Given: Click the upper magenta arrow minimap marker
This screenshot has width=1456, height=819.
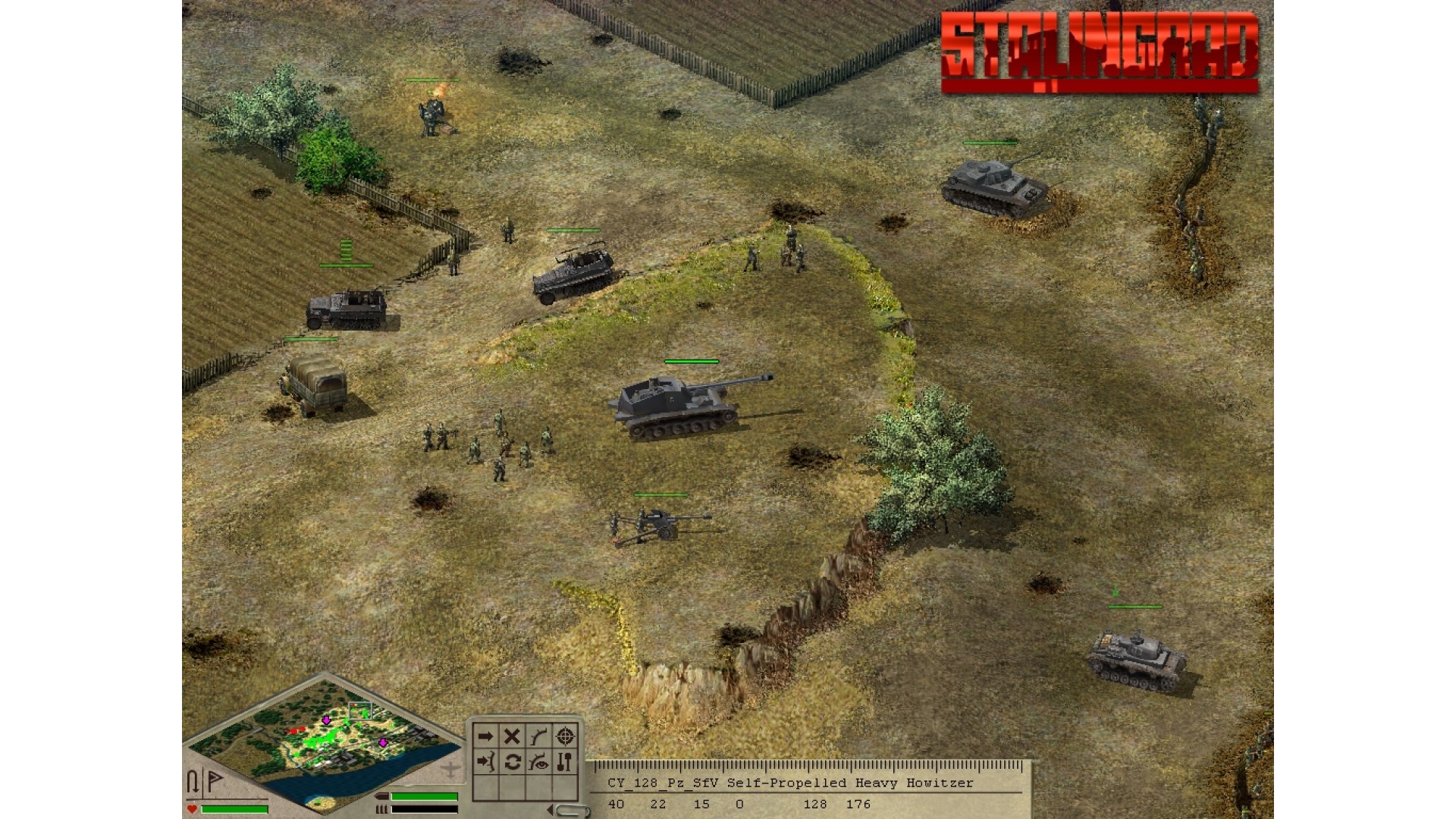Looking at the screenshot, I should [x=326, y=720].
